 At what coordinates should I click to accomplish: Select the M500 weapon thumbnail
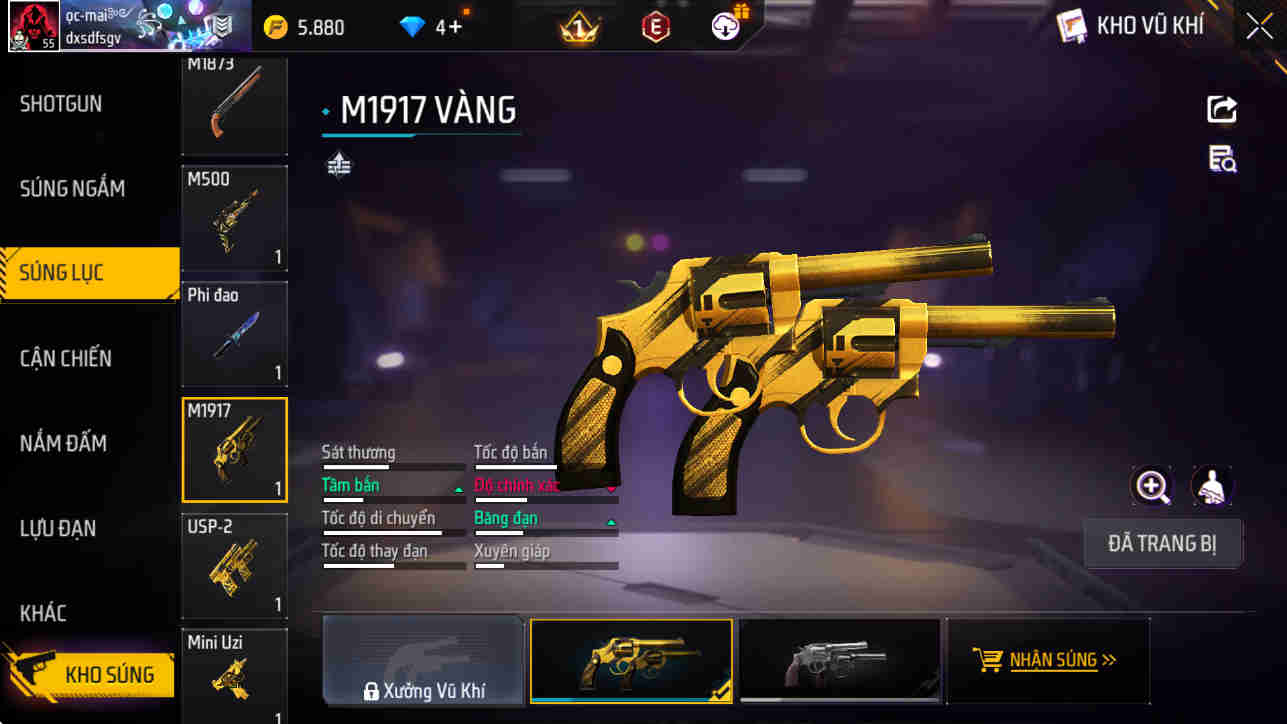click(x=234, y=218)
